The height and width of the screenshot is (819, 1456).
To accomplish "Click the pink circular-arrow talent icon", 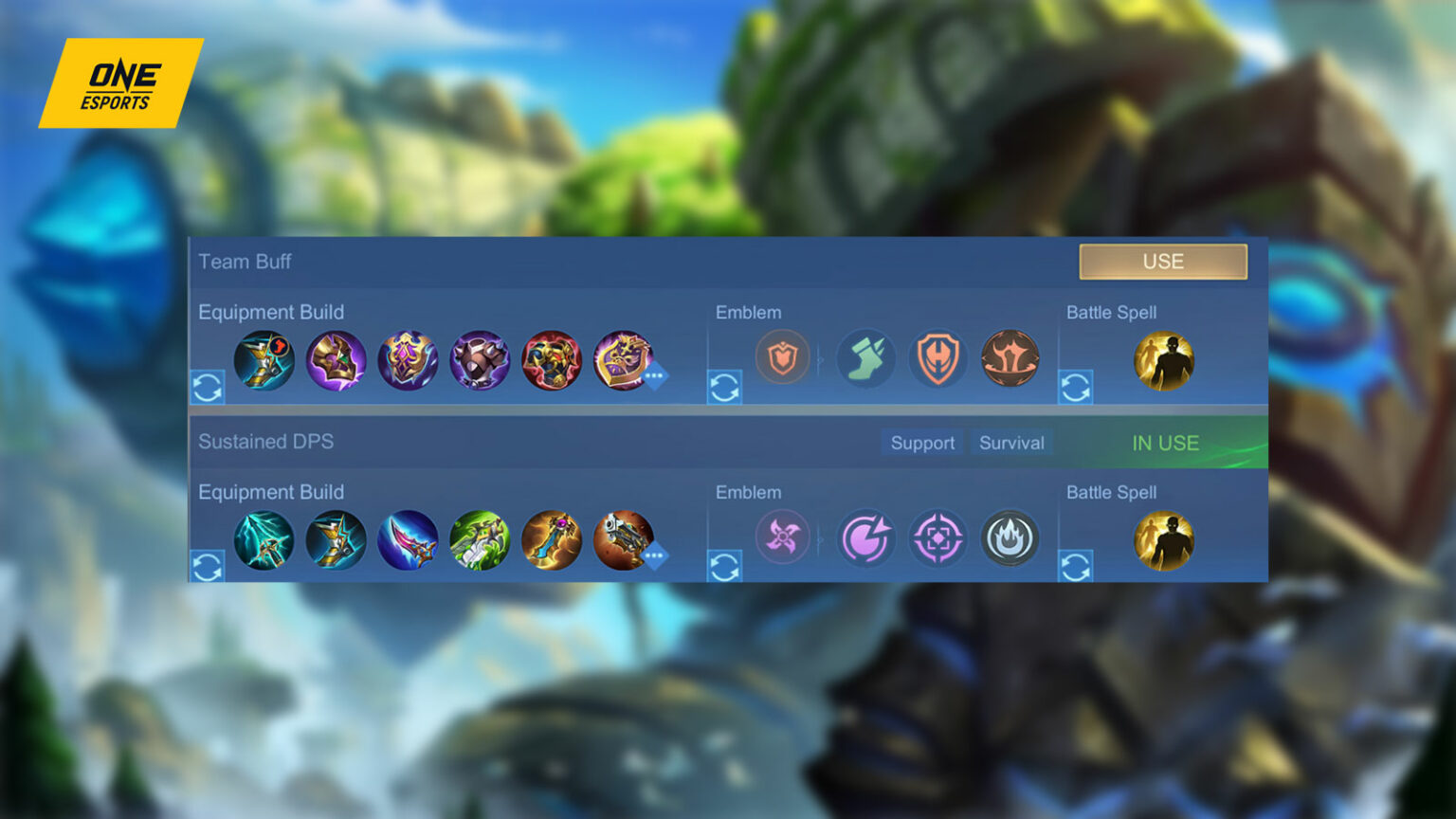I will click(865, 538).
